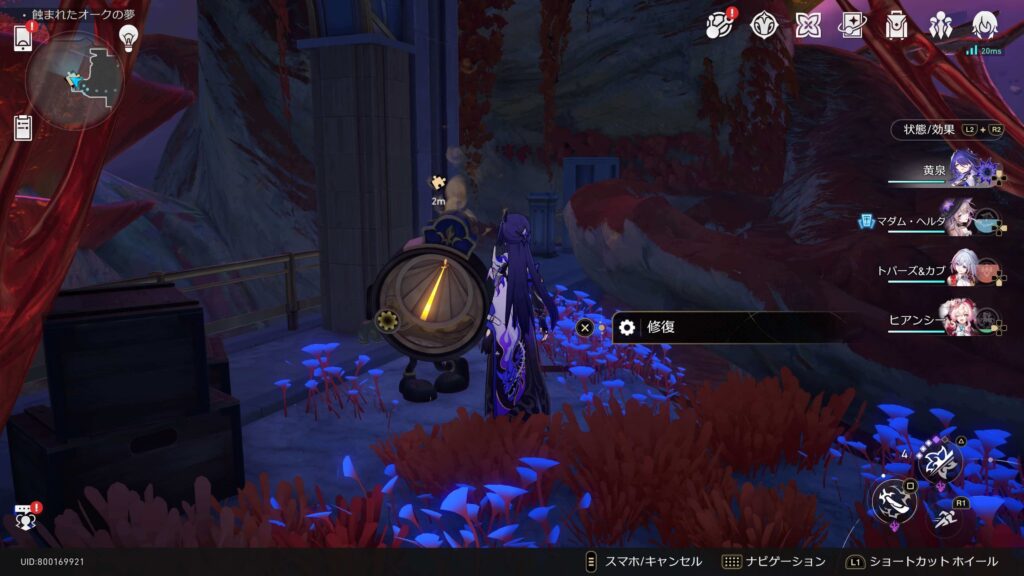Open the three-figure team icon

940,26
